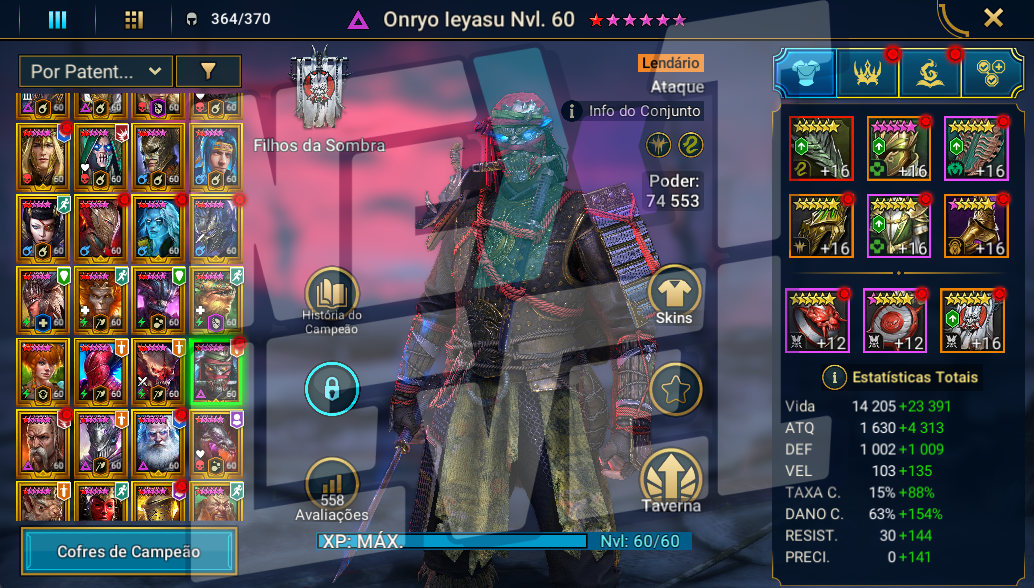Viewport: 1034px width, 588px height.
Task: Select the white-bearded champion portrait
Action: 157,441
